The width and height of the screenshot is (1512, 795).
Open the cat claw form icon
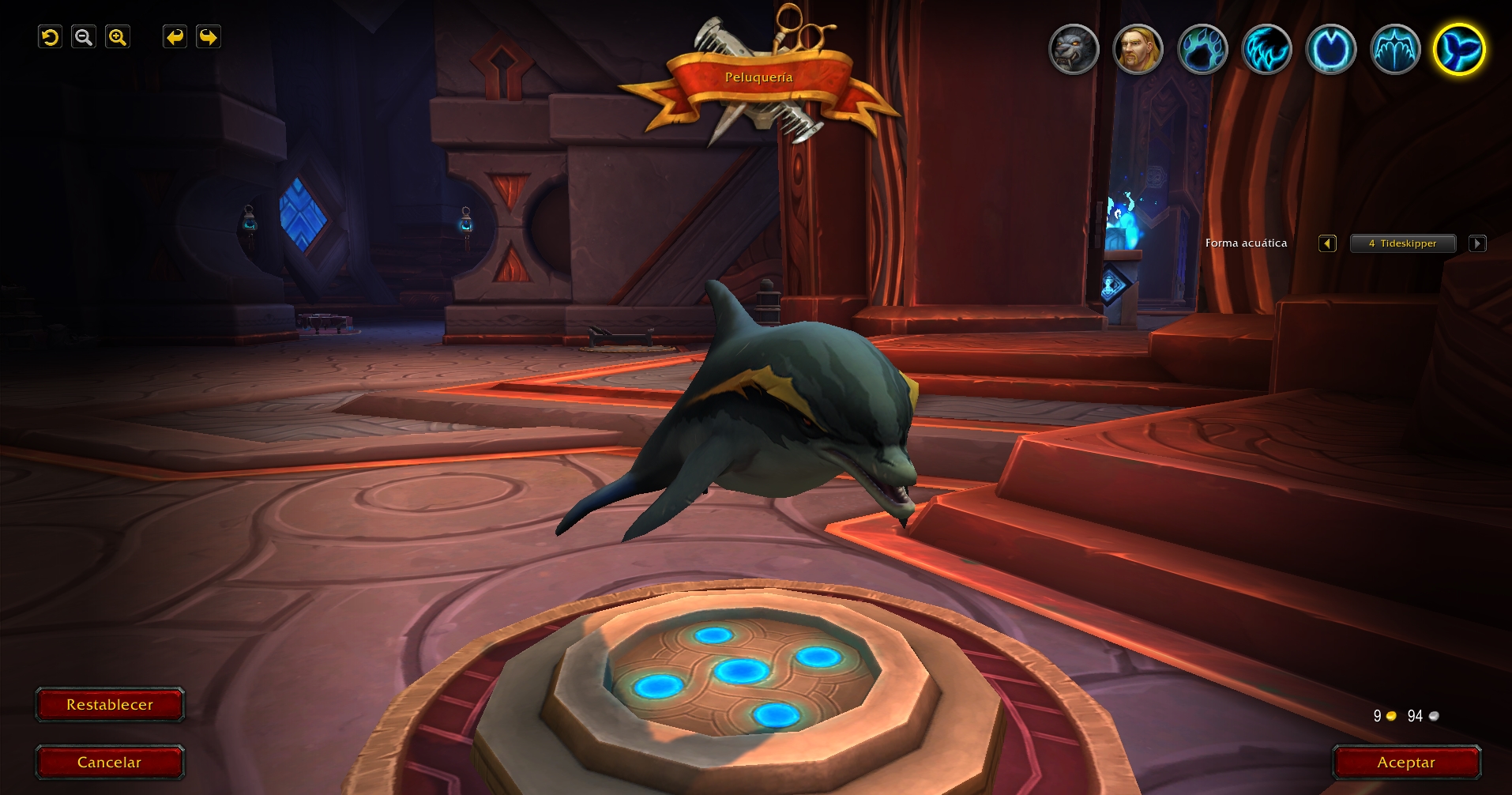point(1266,50)
